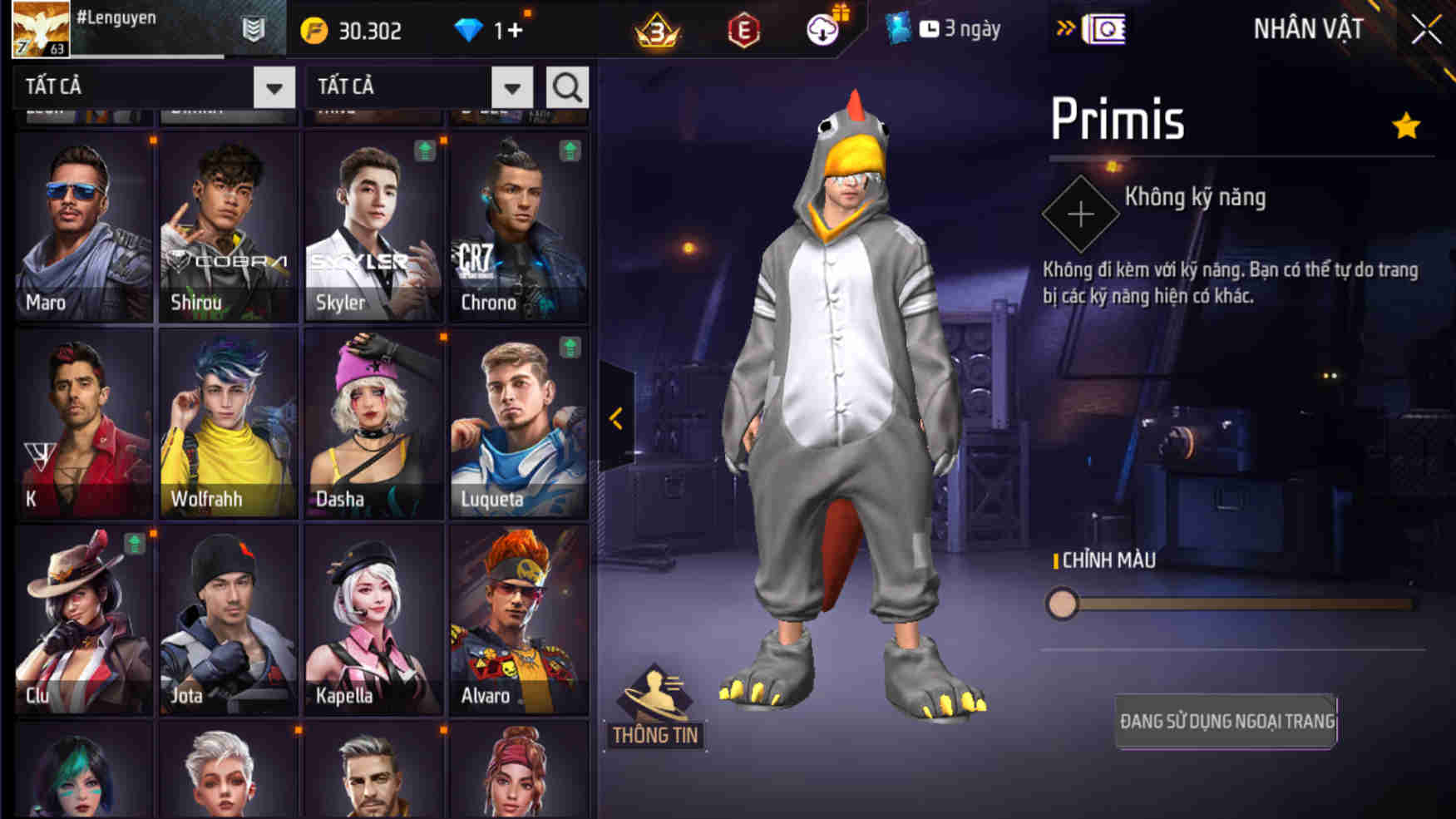This screenshot has height=819, width=1456.
Task: Open the left TẤT CẢ filter dropdown
Action: pyautogui.click(x=274, y=86)
